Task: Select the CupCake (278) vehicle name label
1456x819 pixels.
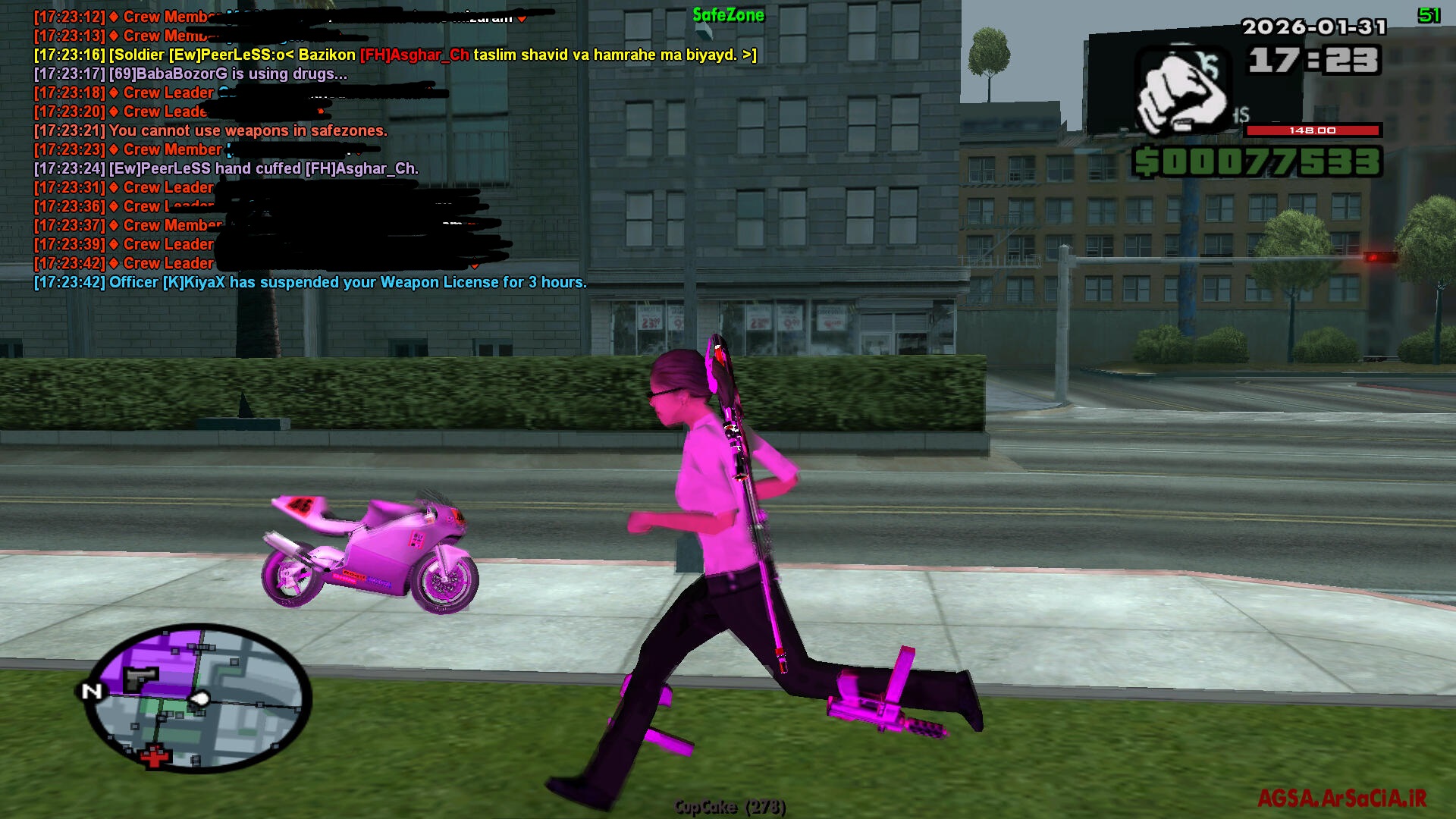Action: point(730,807)
